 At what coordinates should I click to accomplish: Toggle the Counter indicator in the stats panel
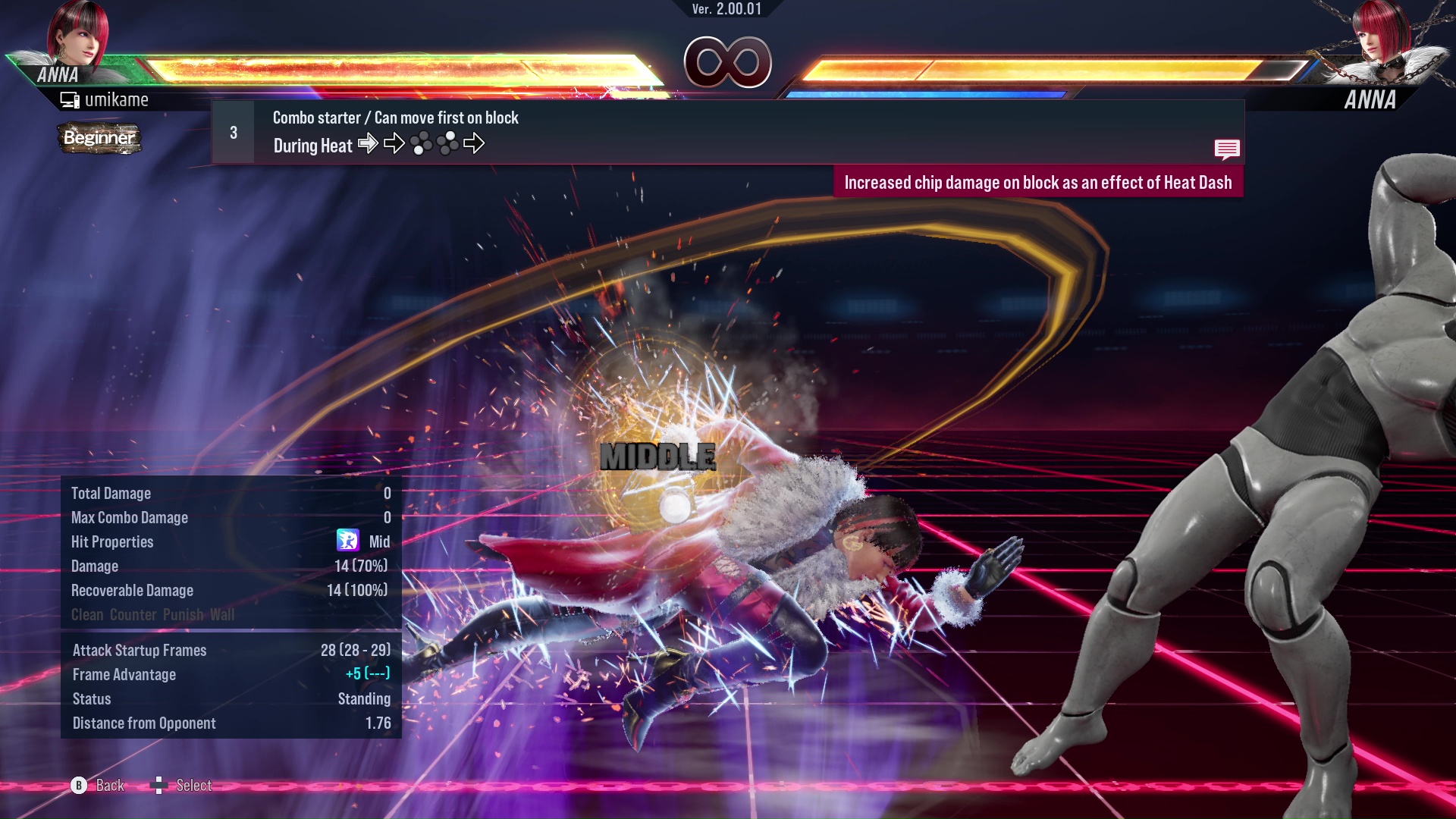pos(133,615)
